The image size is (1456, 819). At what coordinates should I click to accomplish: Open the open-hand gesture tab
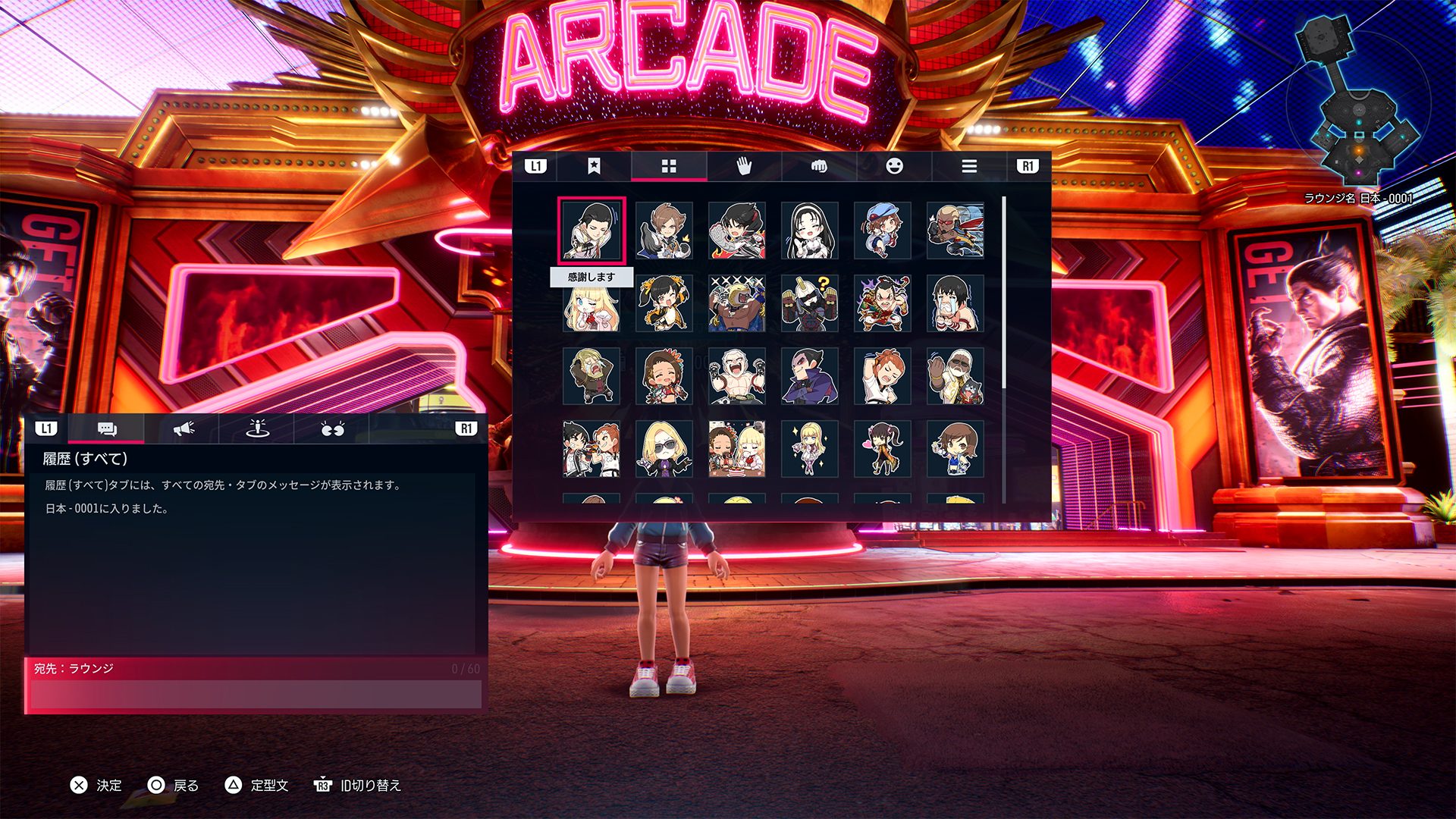tap(744, 166)
